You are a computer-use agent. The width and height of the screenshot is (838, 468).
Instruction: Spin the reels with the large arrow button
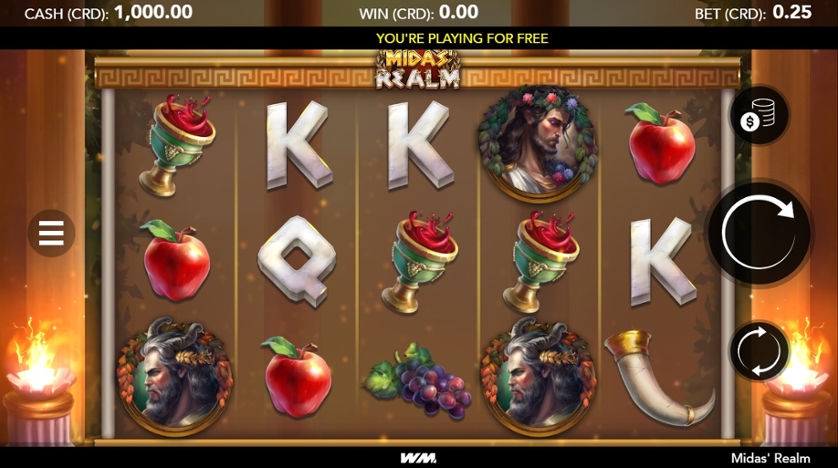click(x=759, y=234)
